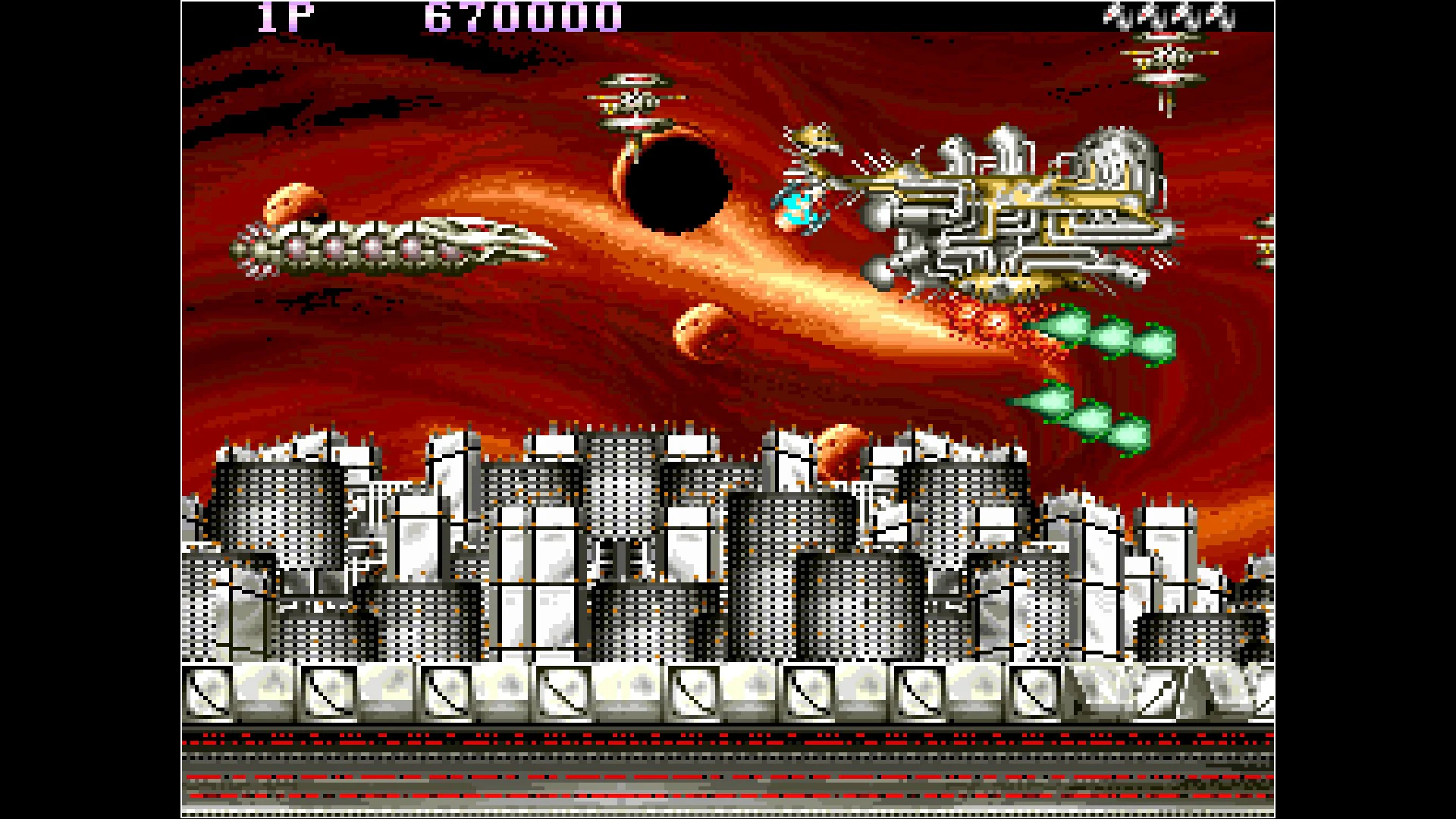Click the enemy saucer near the black hole
This screenshot has height=819, width=1456.
(637, 99)
